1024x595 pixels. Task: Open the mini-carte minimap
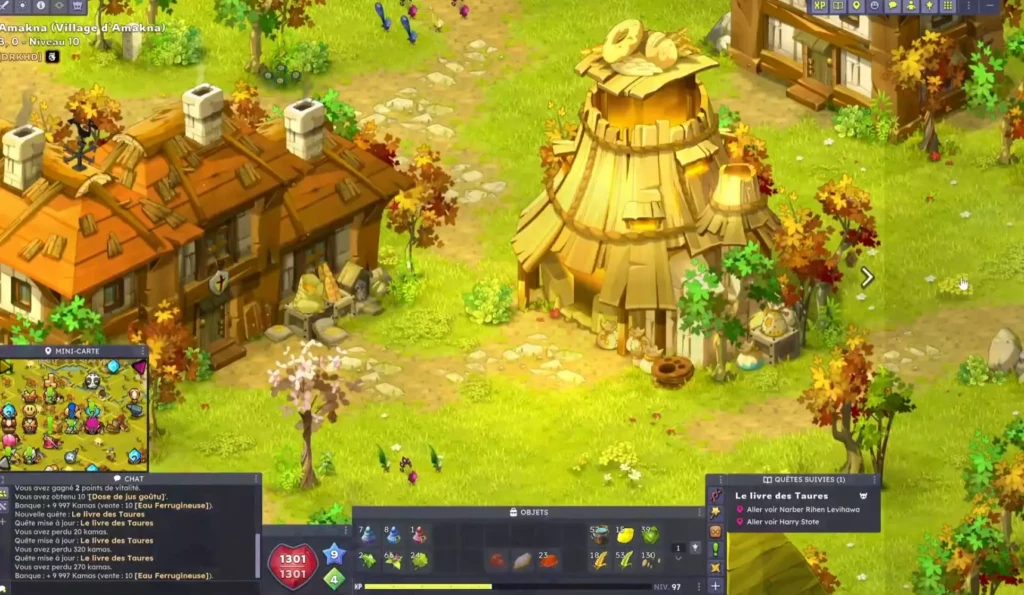pyautogui.click(x=74, y=410)
